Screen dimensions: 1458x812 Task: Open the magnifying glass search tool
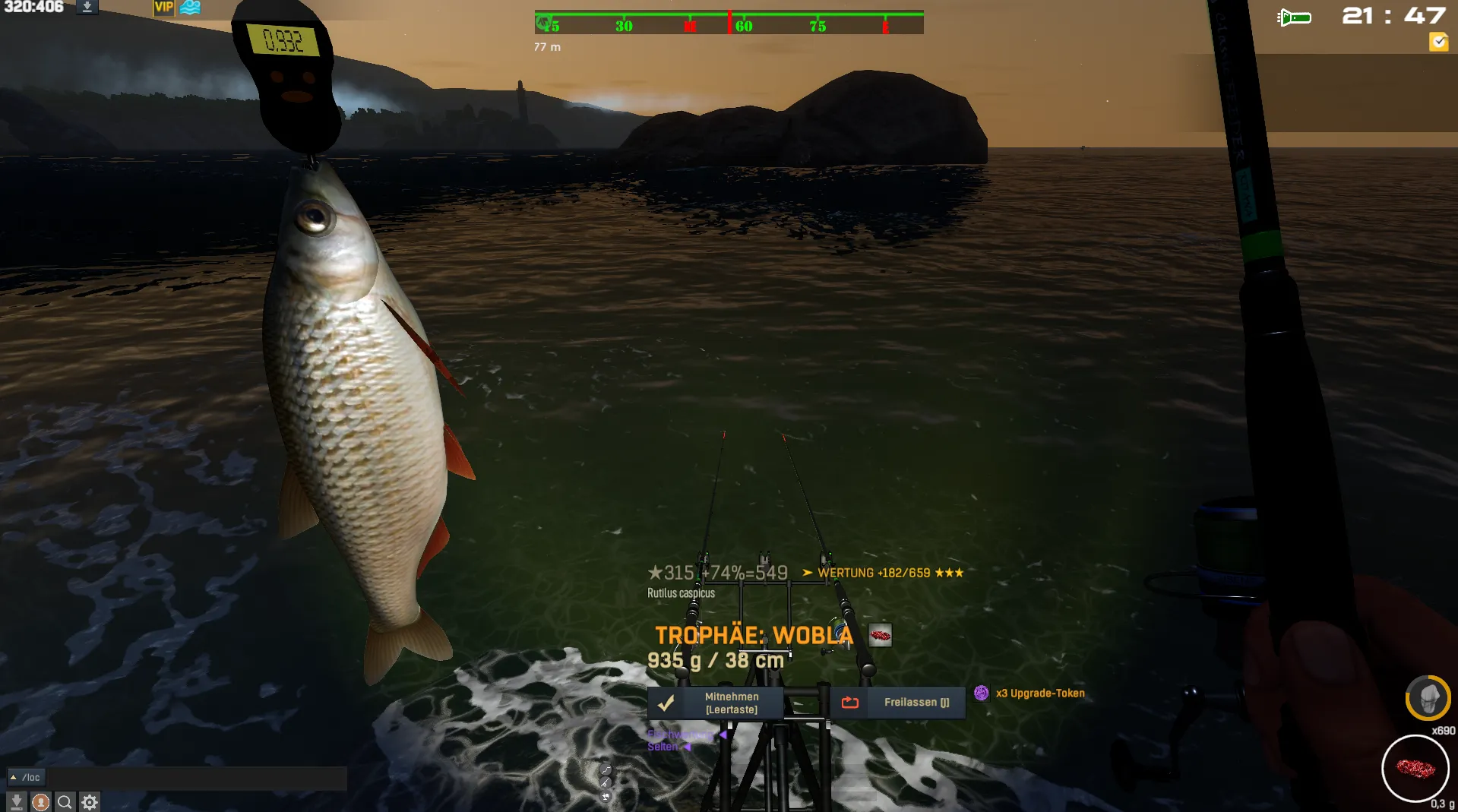[65, 802]
